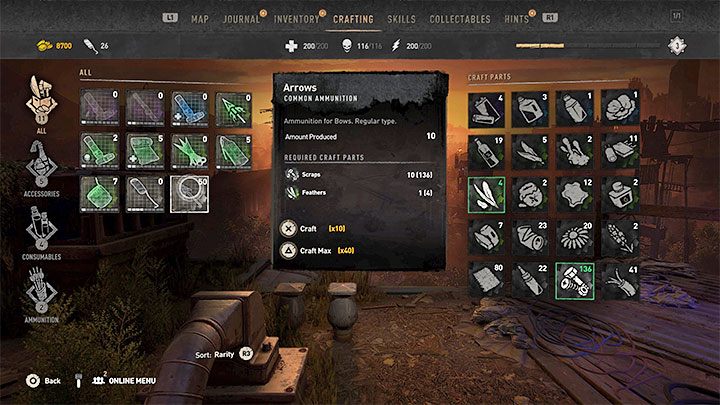Select the green-framed Feathers craft part
Viewport: 720px width, 405px height.
click(485, 194)
